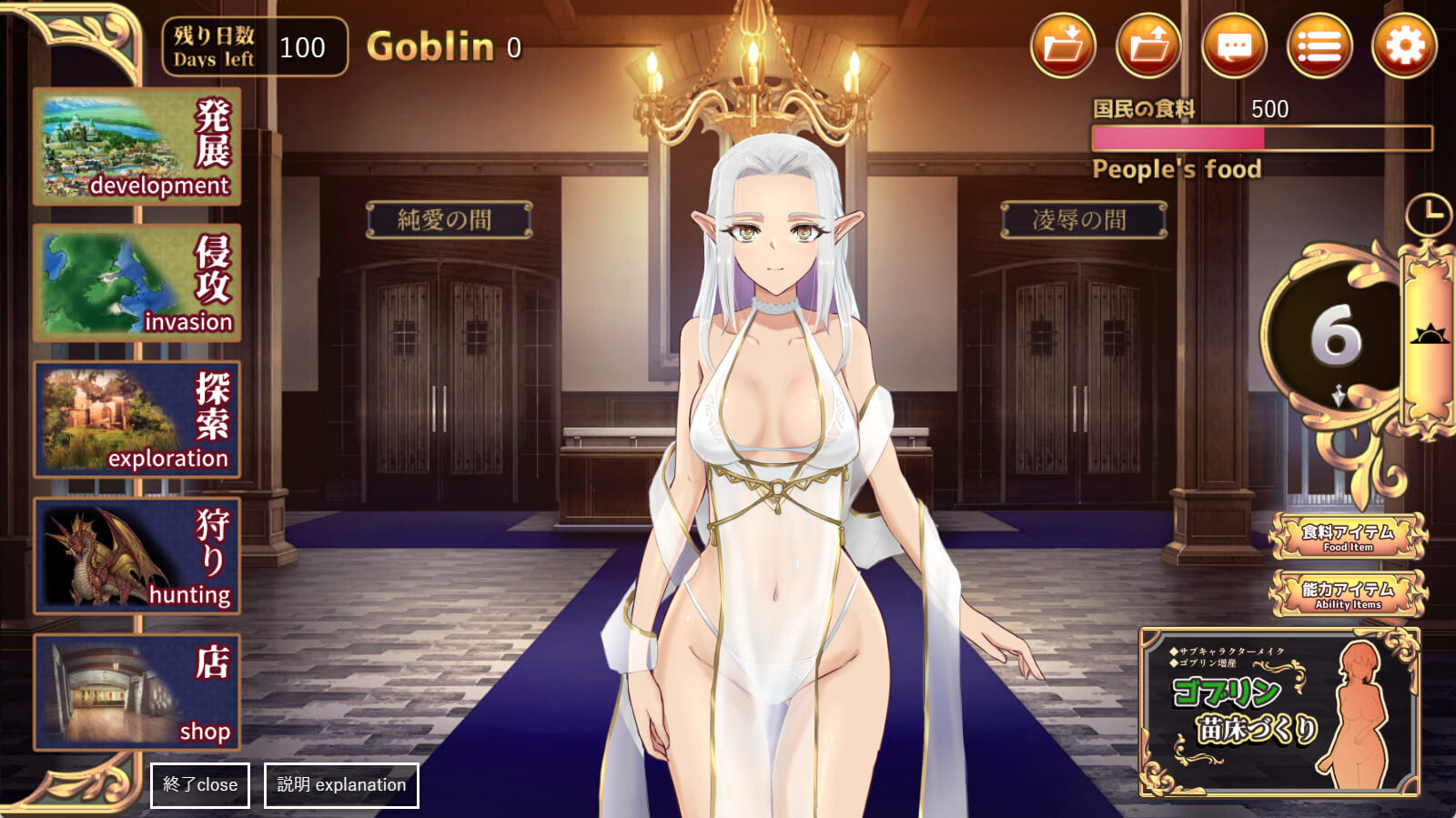The image size is (1456, 818).
Task: Open the shop
Action: tap(137, 692)
